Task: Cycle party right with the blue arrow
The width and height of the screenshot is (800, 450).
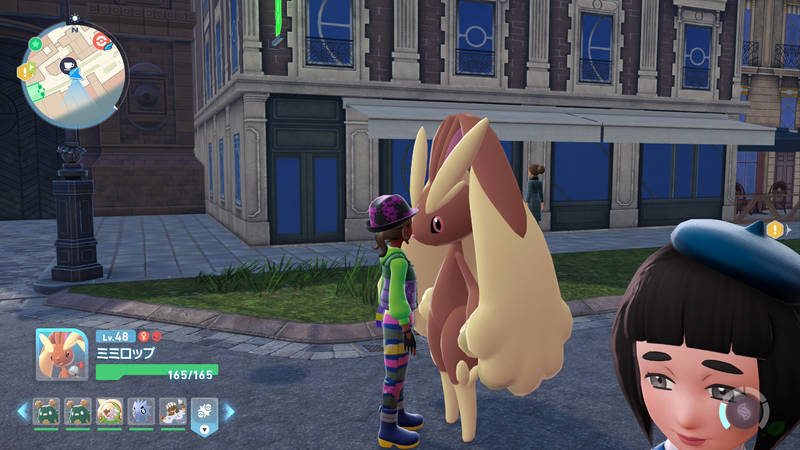Action: coord(229,411)
